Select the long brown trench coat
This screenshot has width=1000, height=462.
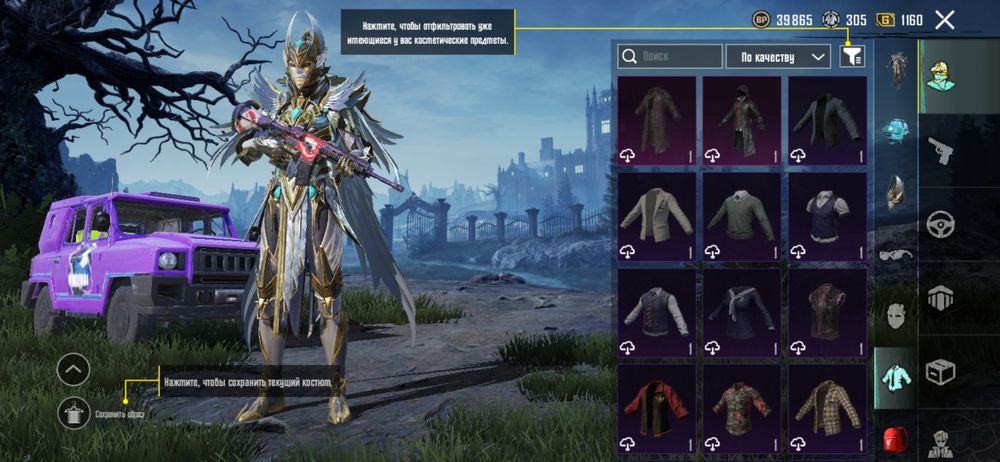click(x=656, y=120)
